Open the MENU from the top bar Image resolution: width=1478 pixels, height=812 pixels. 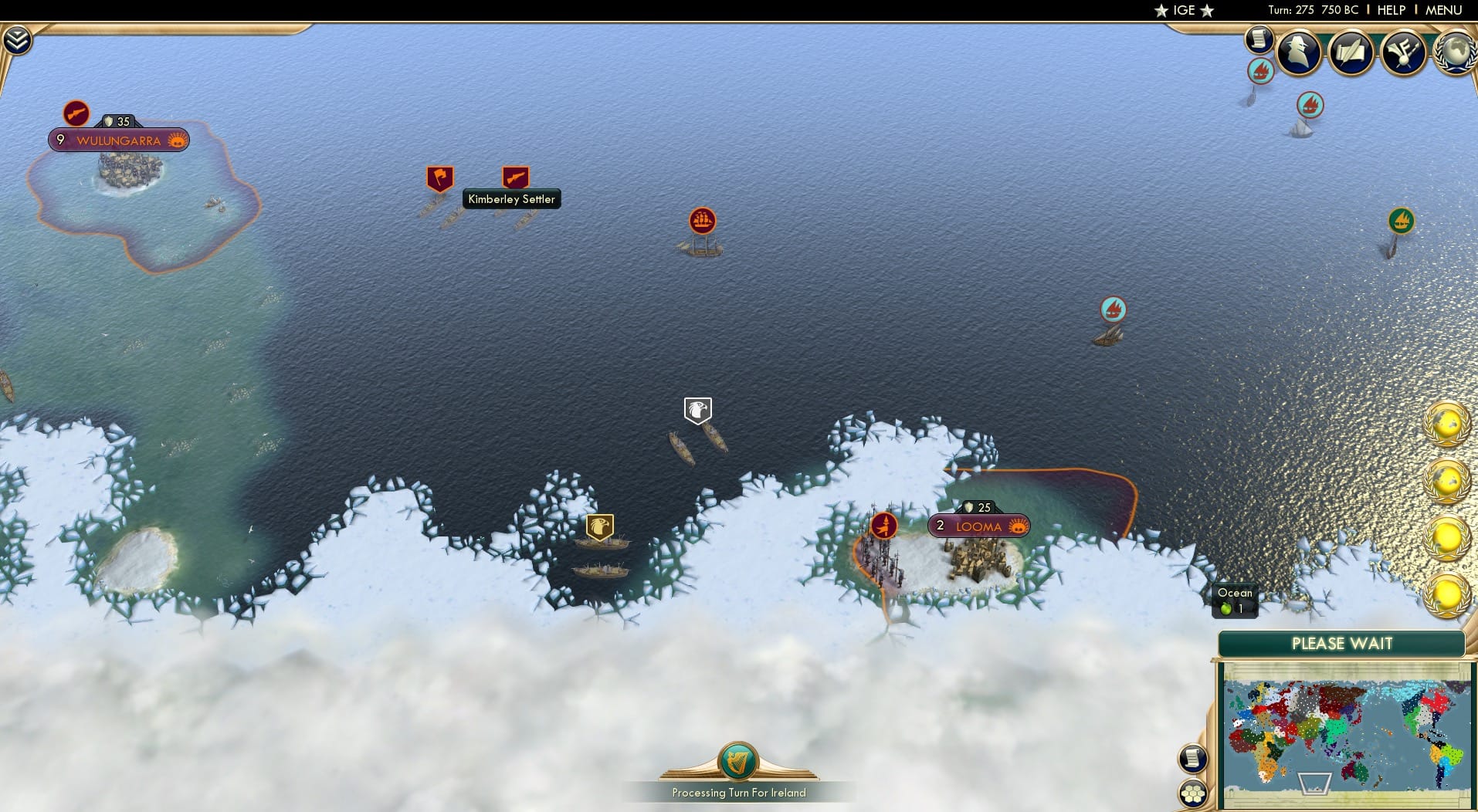1443,10
